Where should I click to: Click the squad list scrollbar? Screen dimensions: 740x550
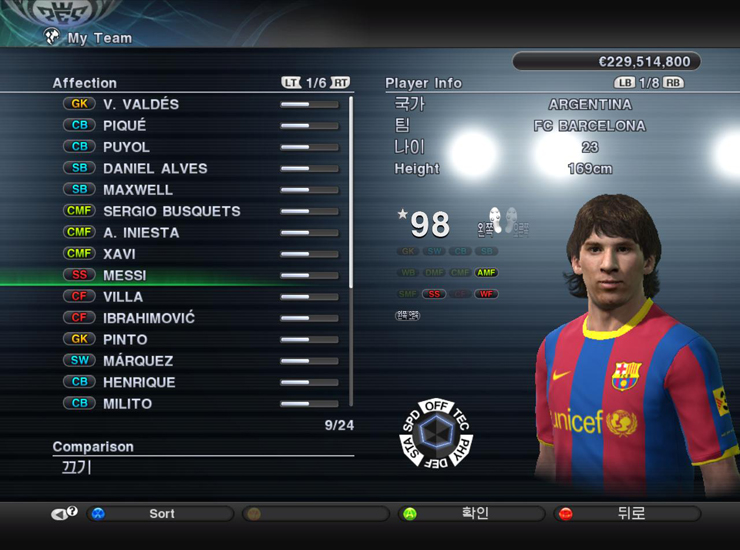point(351,190)
